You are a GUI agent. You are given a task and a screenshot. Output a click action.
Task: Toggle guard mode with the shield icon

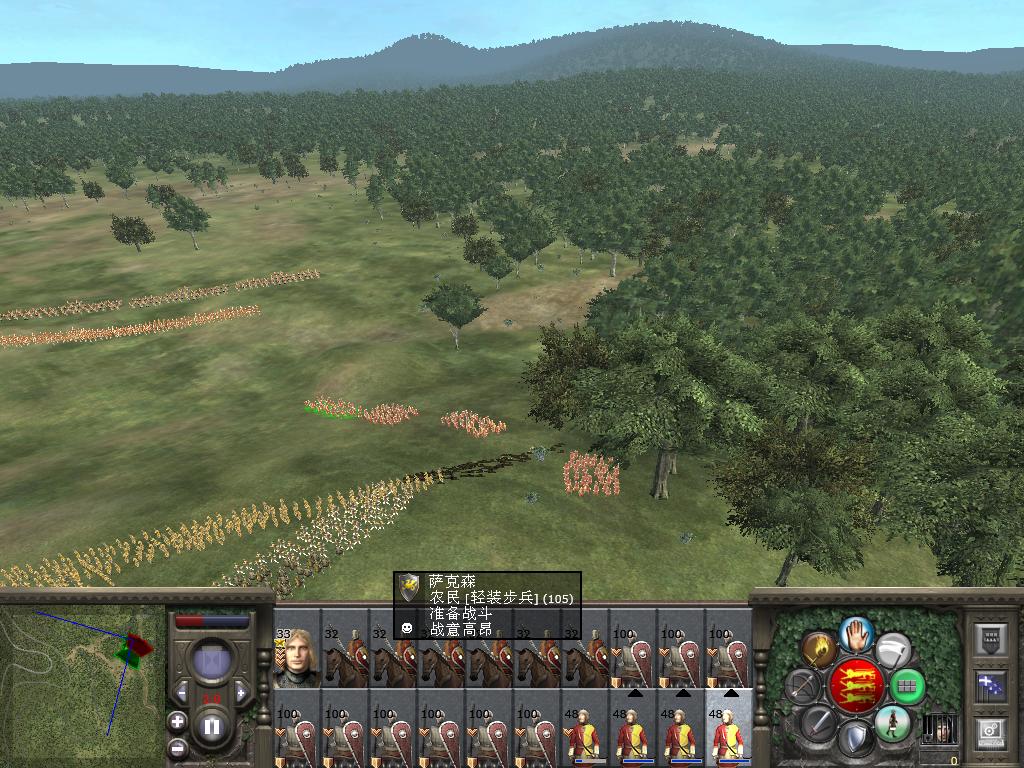(x=855, y=740)
